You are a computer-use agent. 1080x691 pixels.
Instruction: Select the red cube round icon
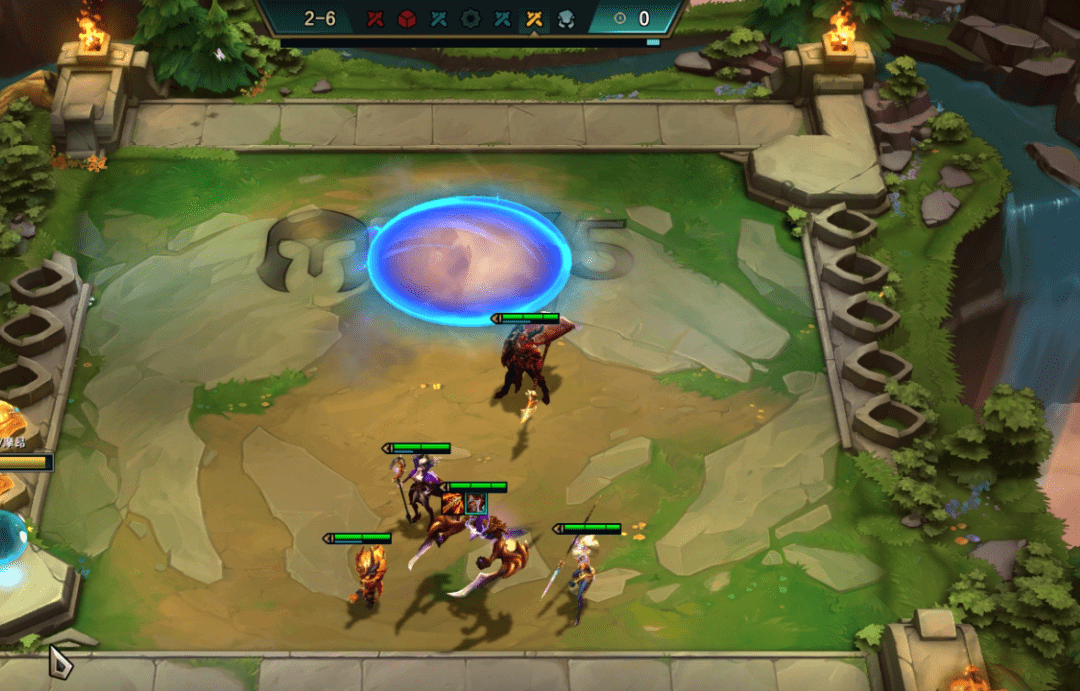pos(407,19)
